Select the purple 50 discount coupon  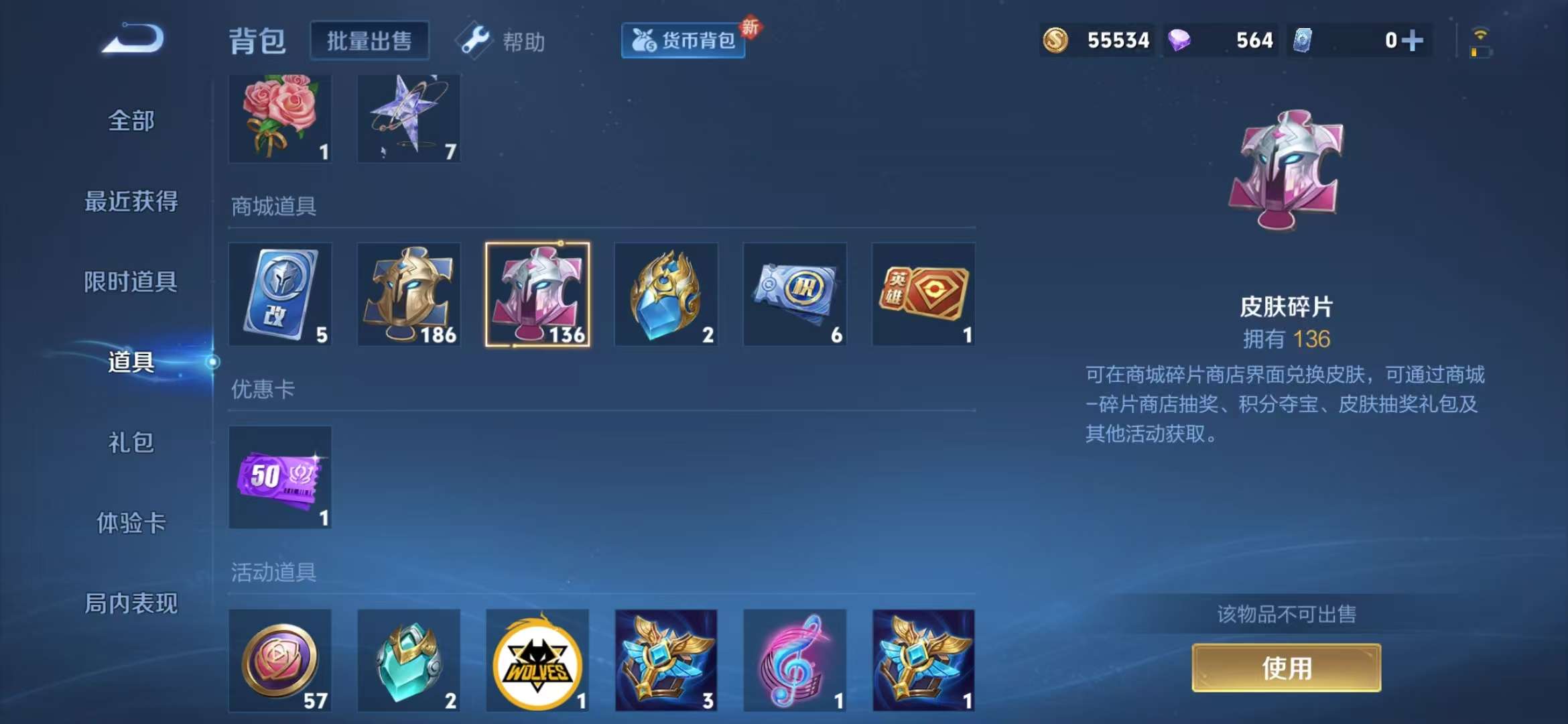[x=279, y=477]
